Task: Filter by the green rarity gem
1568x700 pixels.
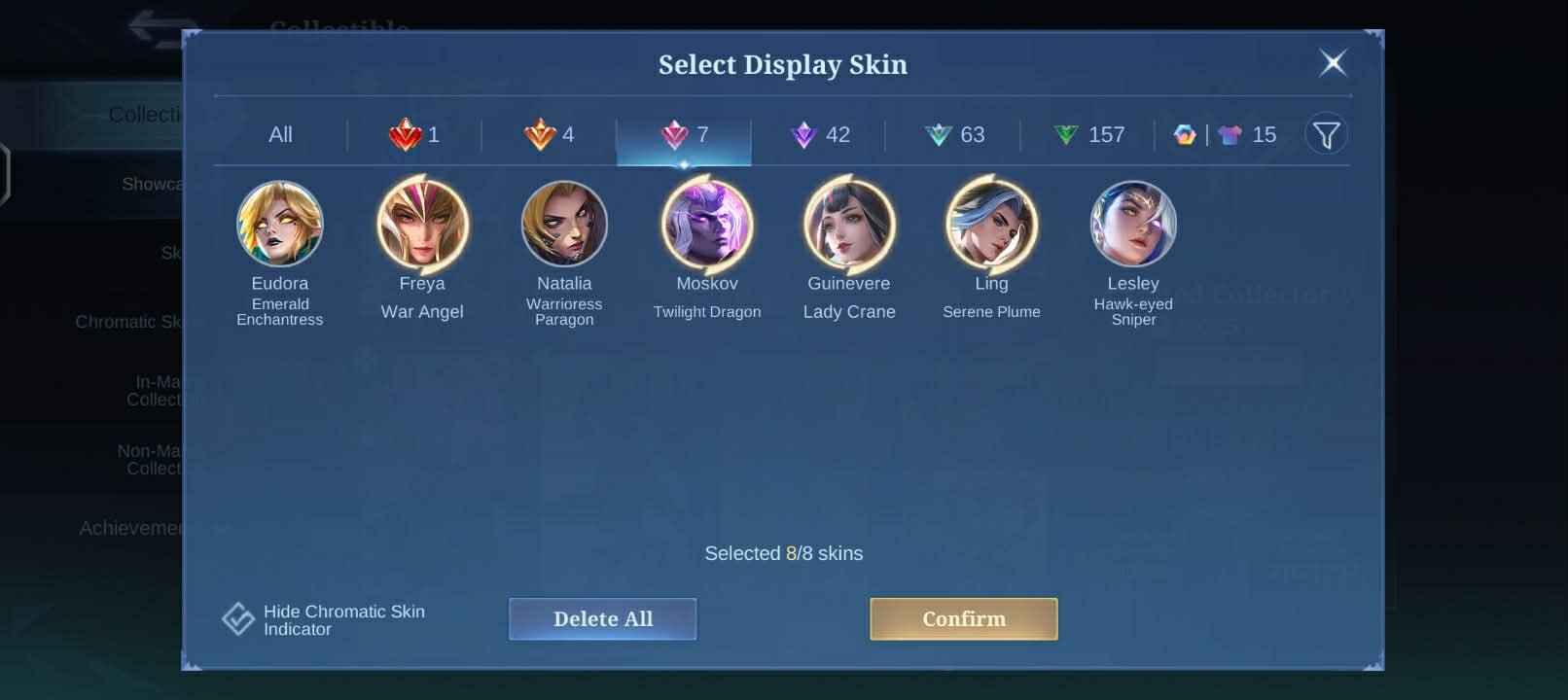Action: (1091, 135)
